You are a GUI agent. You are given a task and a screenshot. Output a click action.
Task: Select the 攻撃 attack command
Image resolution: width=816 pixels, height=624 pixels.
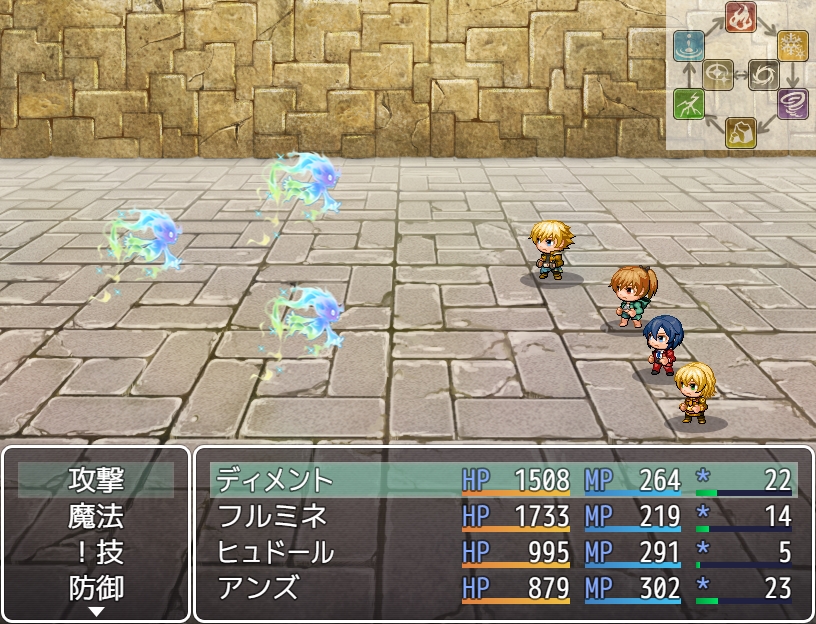click(96, 480)
